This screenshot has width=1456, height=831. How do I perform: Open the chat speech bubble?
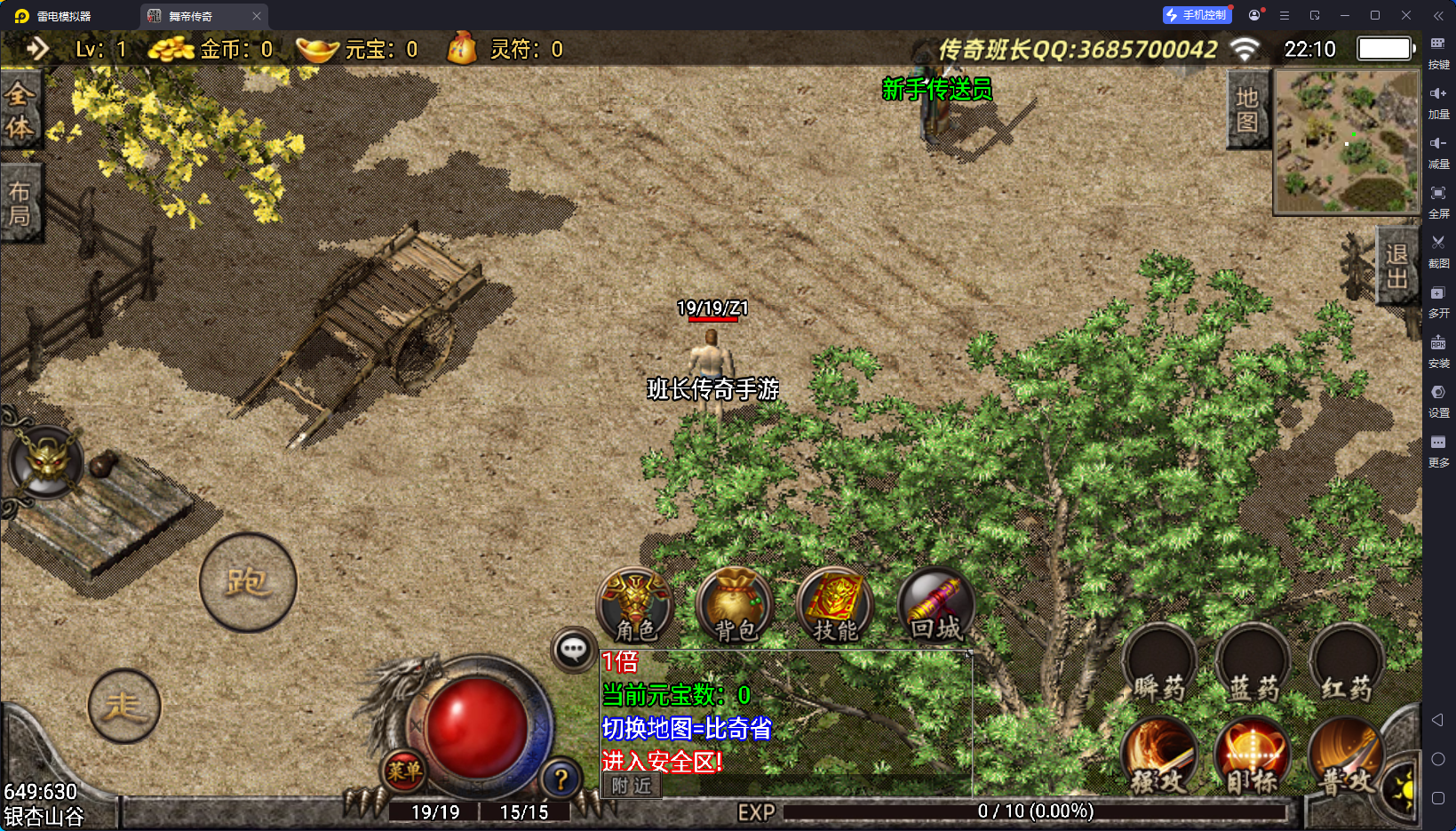(573, 650)
